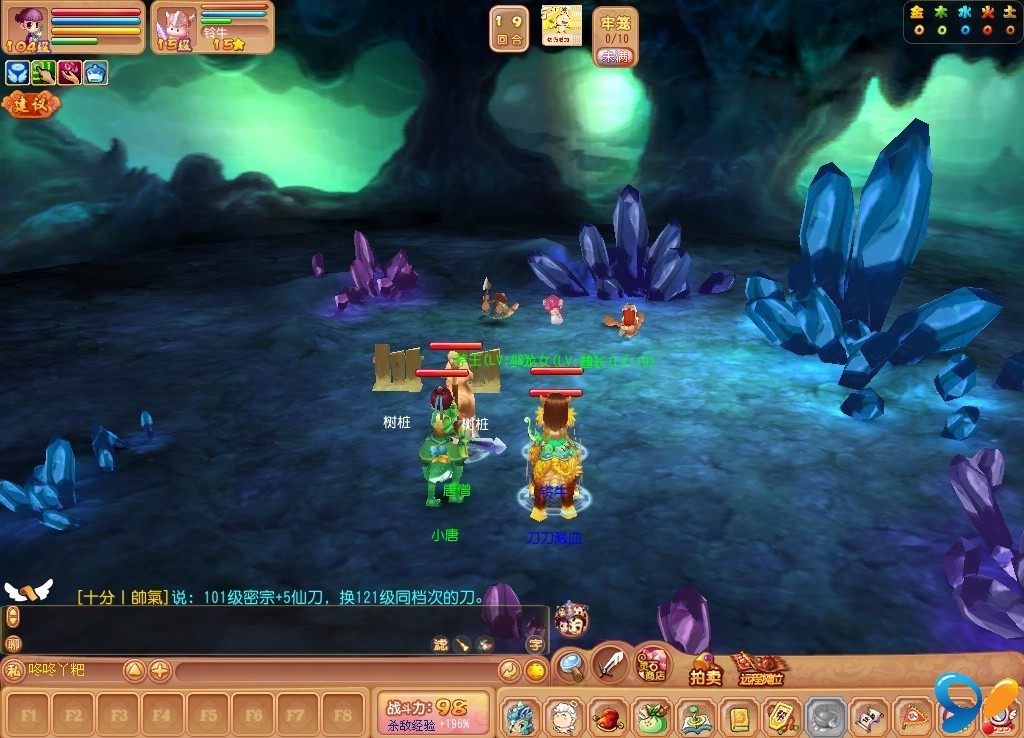The width and height of the screenshot is (1024, 738).
Task: Click the yellow cartoon avatar thumbnail
Action: click(x=561, y=25)
